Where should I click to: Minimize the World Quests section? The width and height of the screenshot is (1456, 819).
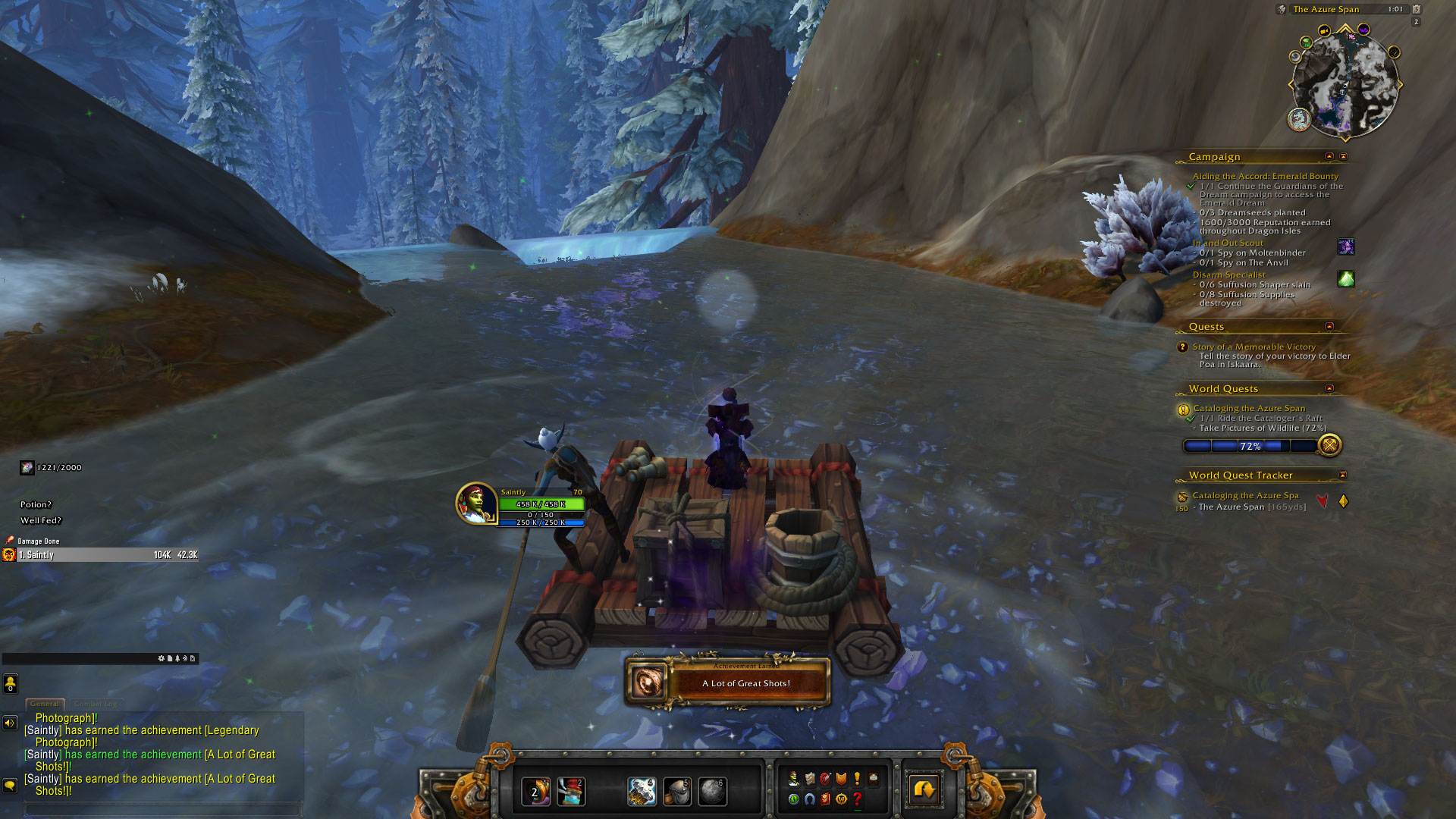pos(1329,388)
